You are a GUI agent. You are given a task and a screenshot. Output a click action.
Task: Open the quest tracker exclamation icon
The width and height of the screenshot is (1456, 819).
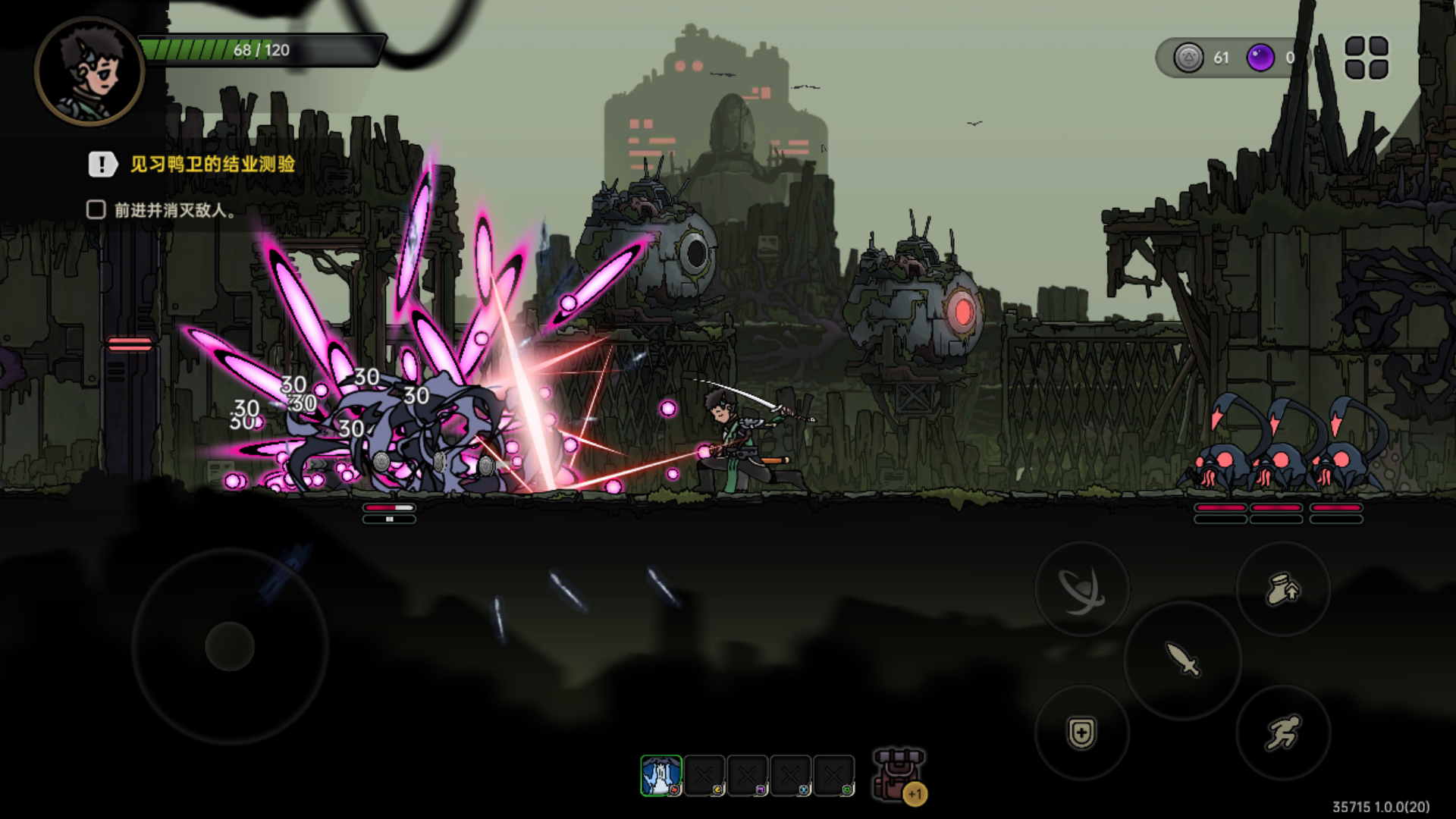coord(102,164)
